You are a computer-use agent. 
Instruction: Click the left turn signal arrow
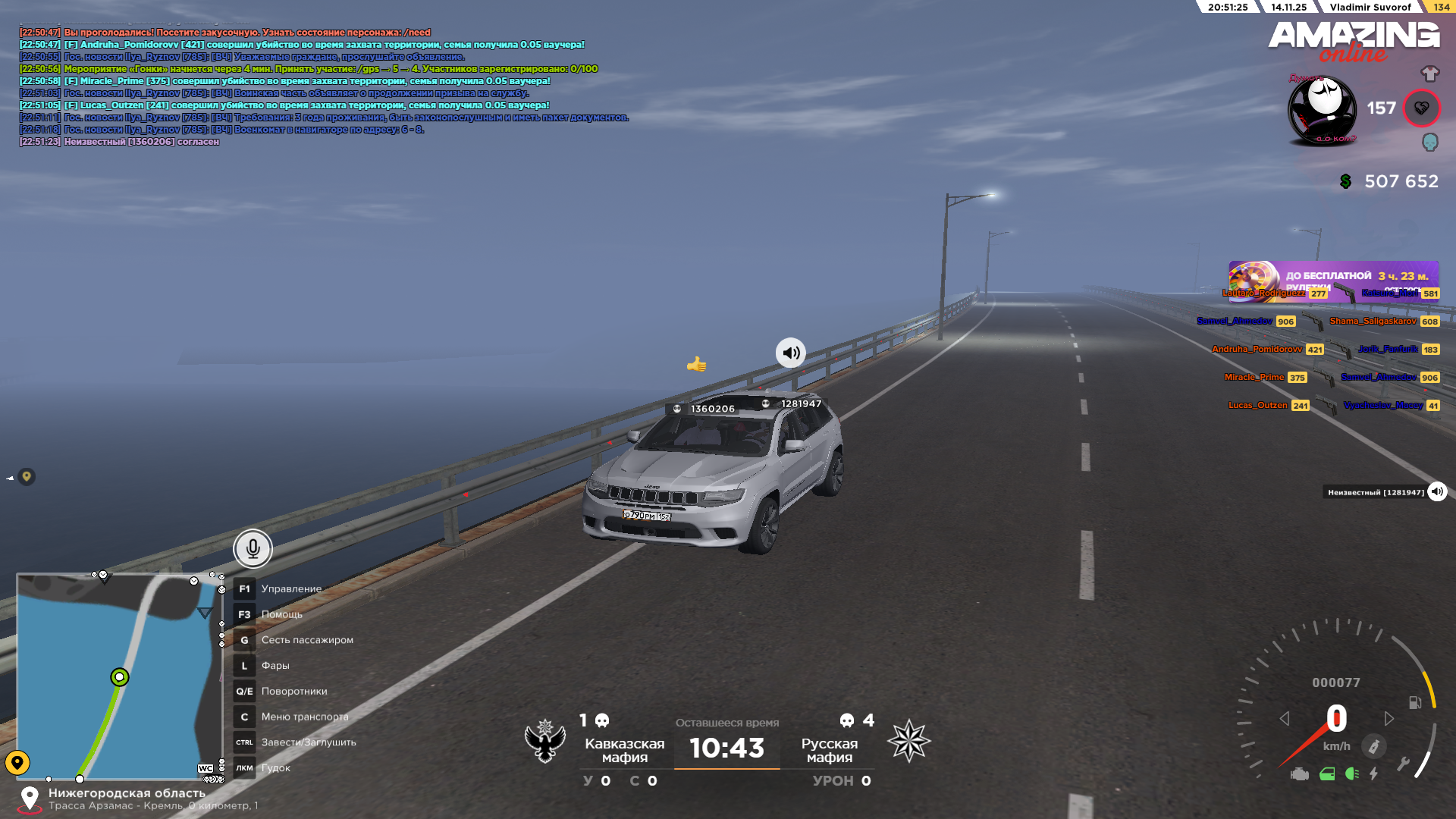tap(1284, 718)
